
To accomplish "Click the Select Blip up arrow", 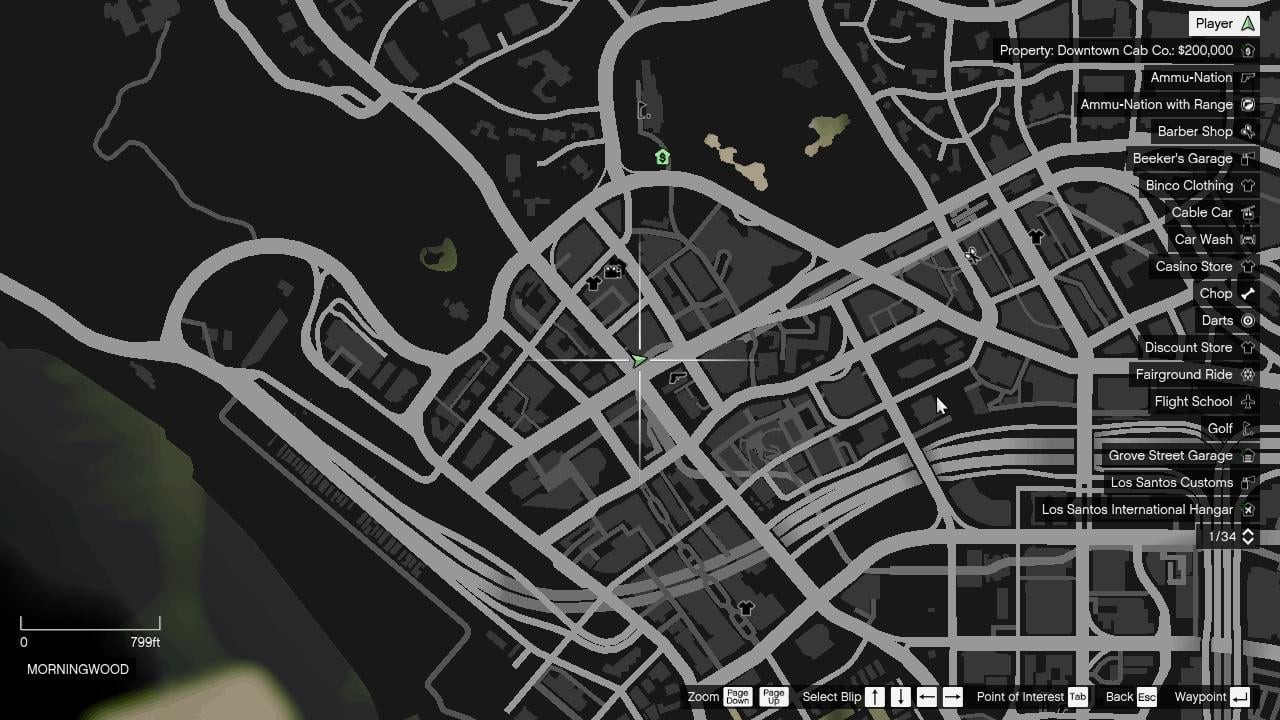I will click(874, 697).
